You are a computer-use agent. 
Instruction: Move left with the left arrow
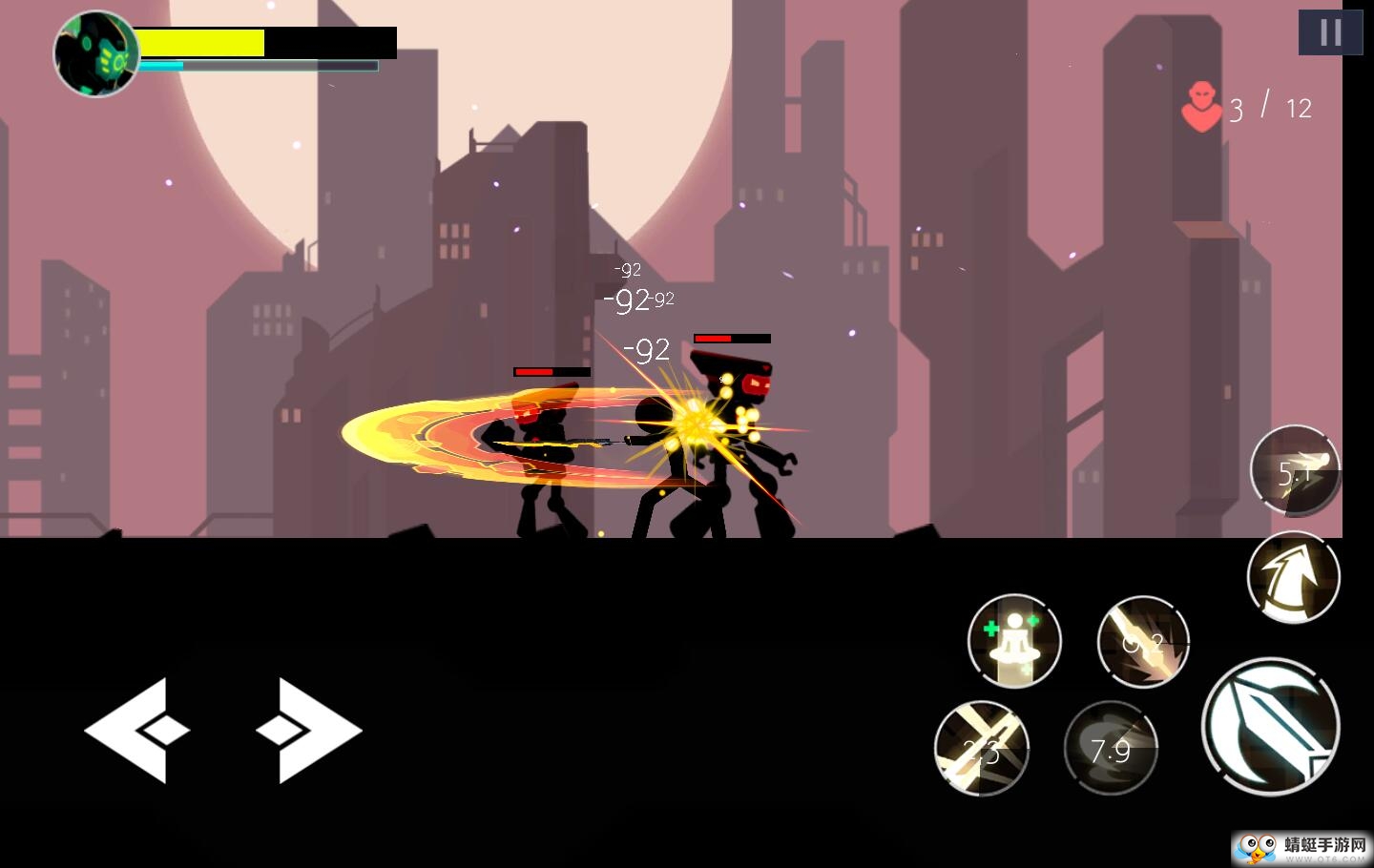(x=136, y=731)
